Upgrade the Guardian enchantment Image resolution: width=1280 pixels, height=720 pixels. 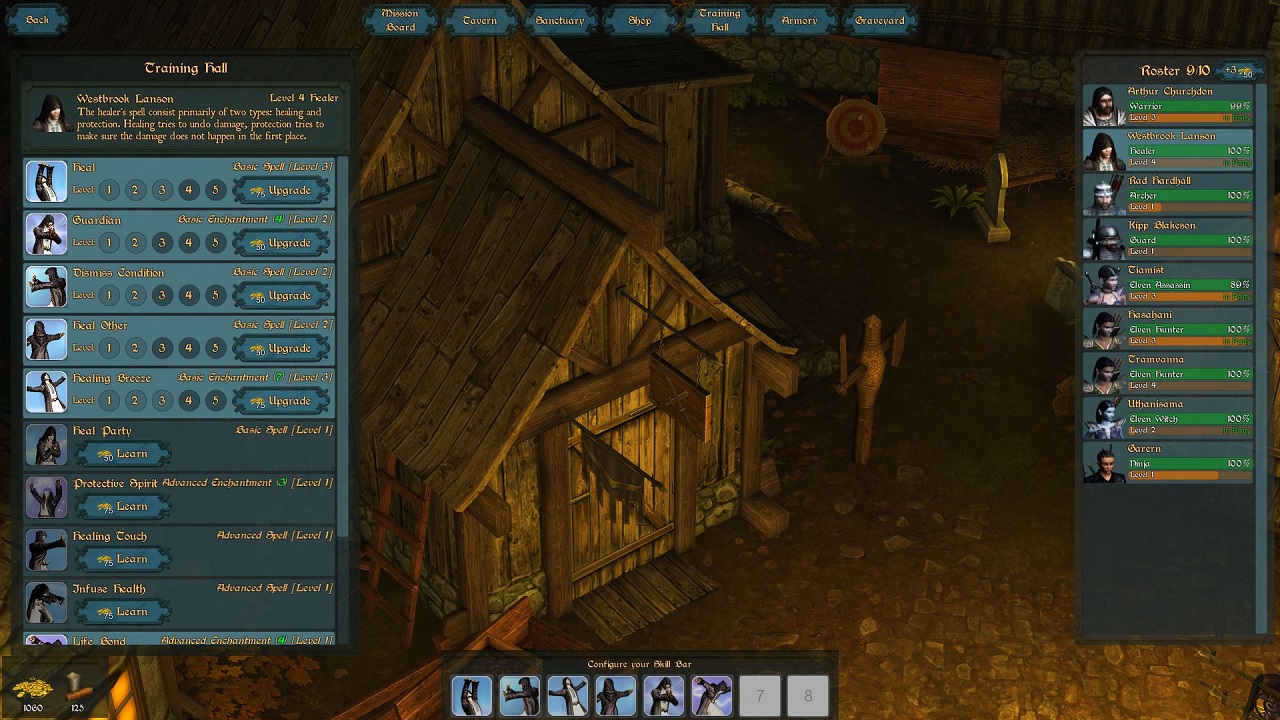coord(281,243)
